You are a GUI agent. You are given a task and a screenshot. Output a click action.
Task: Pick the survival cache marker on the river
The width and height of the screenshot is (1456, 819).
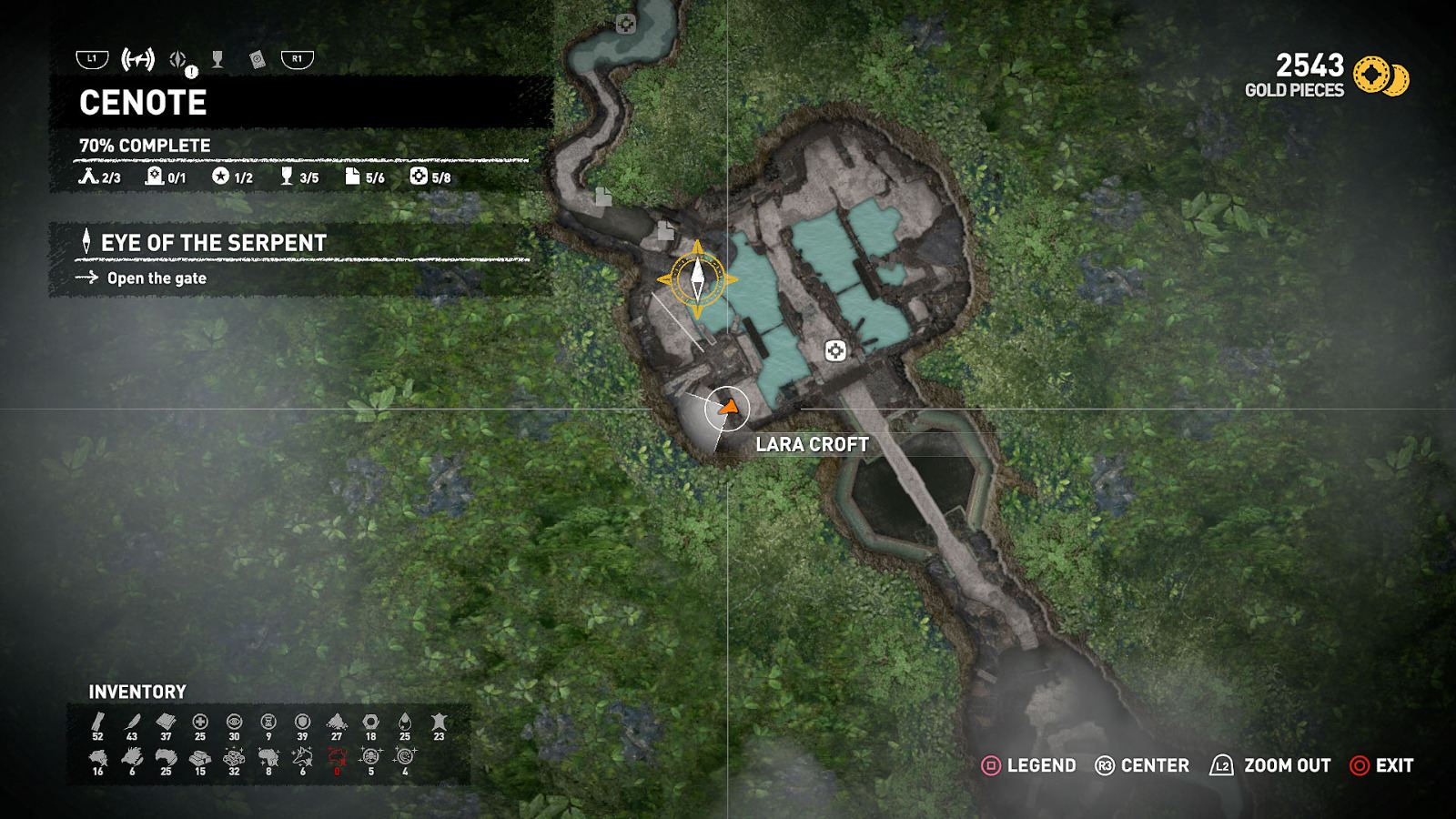coord(626,25)
